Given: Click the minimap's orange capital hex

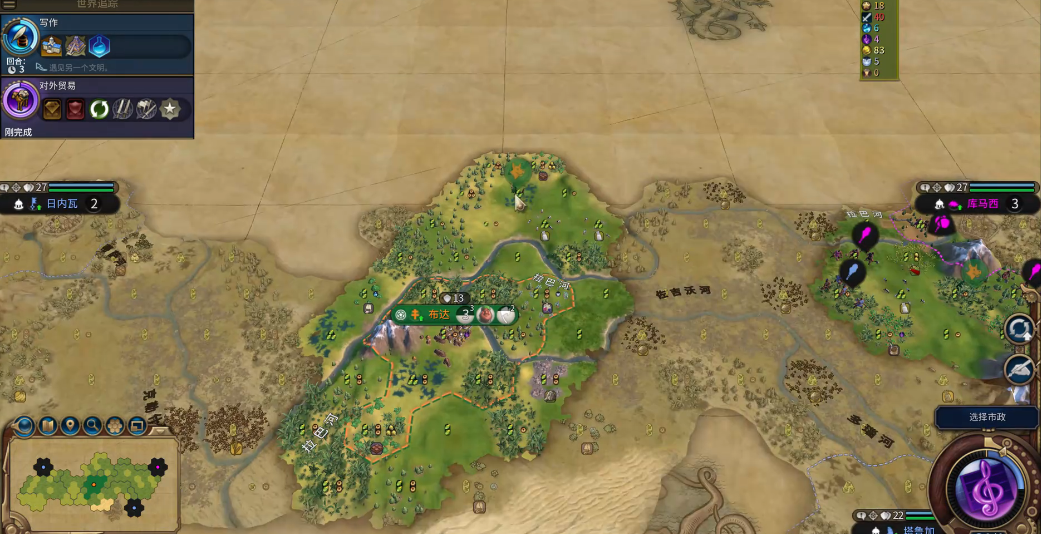Looking at the screenshot, I should tap(94, 485).
